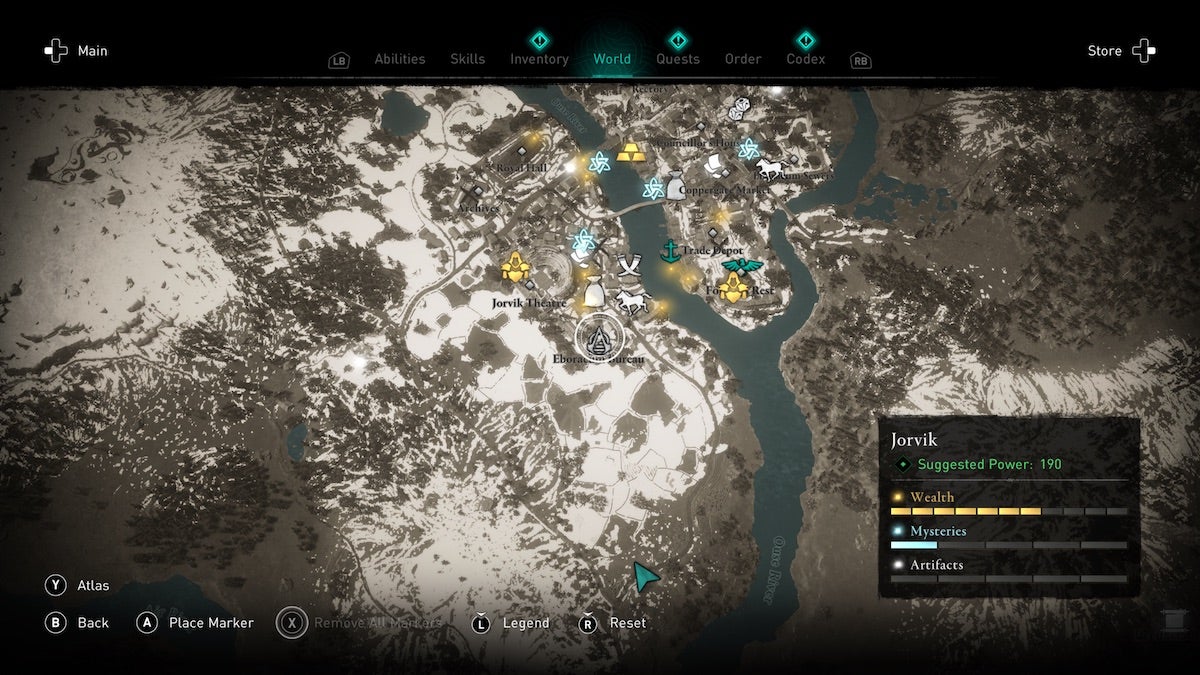Show the Codex tab
This screenshot has height=675, width=1200.
click(x=805, y=59)
